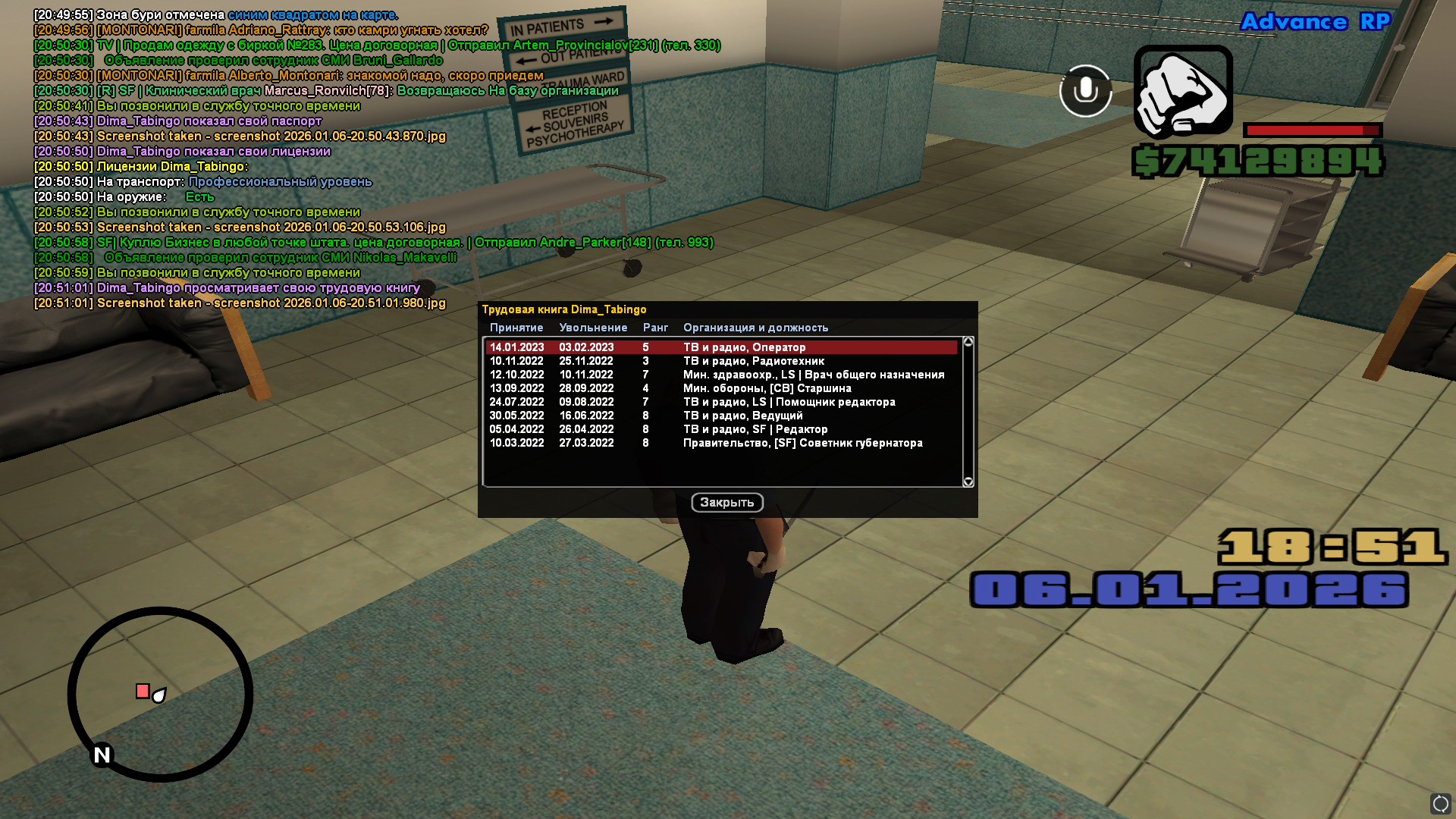Close the work book dialog with Закрыть
The image size is (1456, 819).
coord(726,503)
